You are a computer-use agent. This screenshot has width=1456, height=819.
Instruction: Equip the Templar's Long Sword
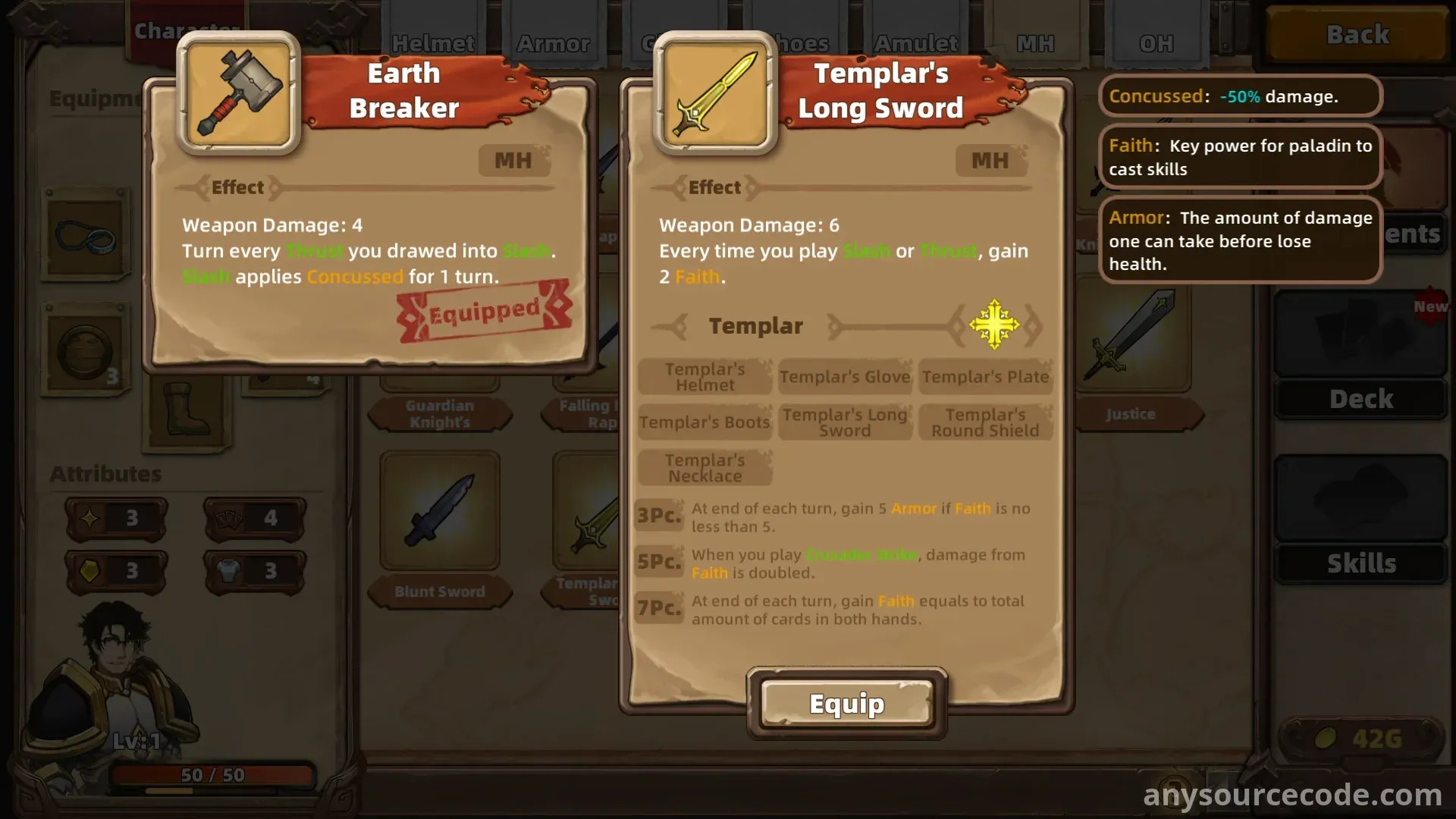(846, 704)
